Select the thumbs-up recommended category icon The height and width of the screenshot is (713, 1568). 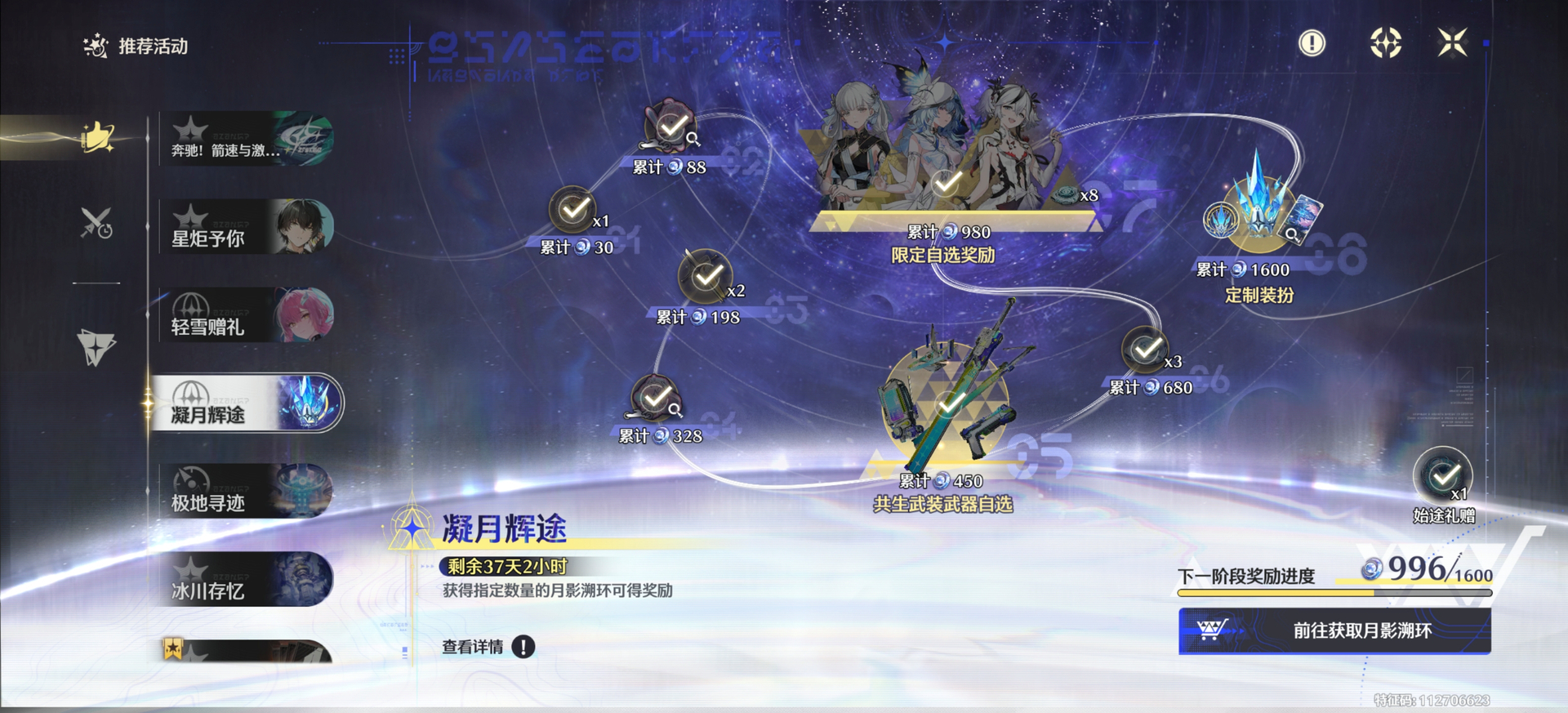[97, 137]
